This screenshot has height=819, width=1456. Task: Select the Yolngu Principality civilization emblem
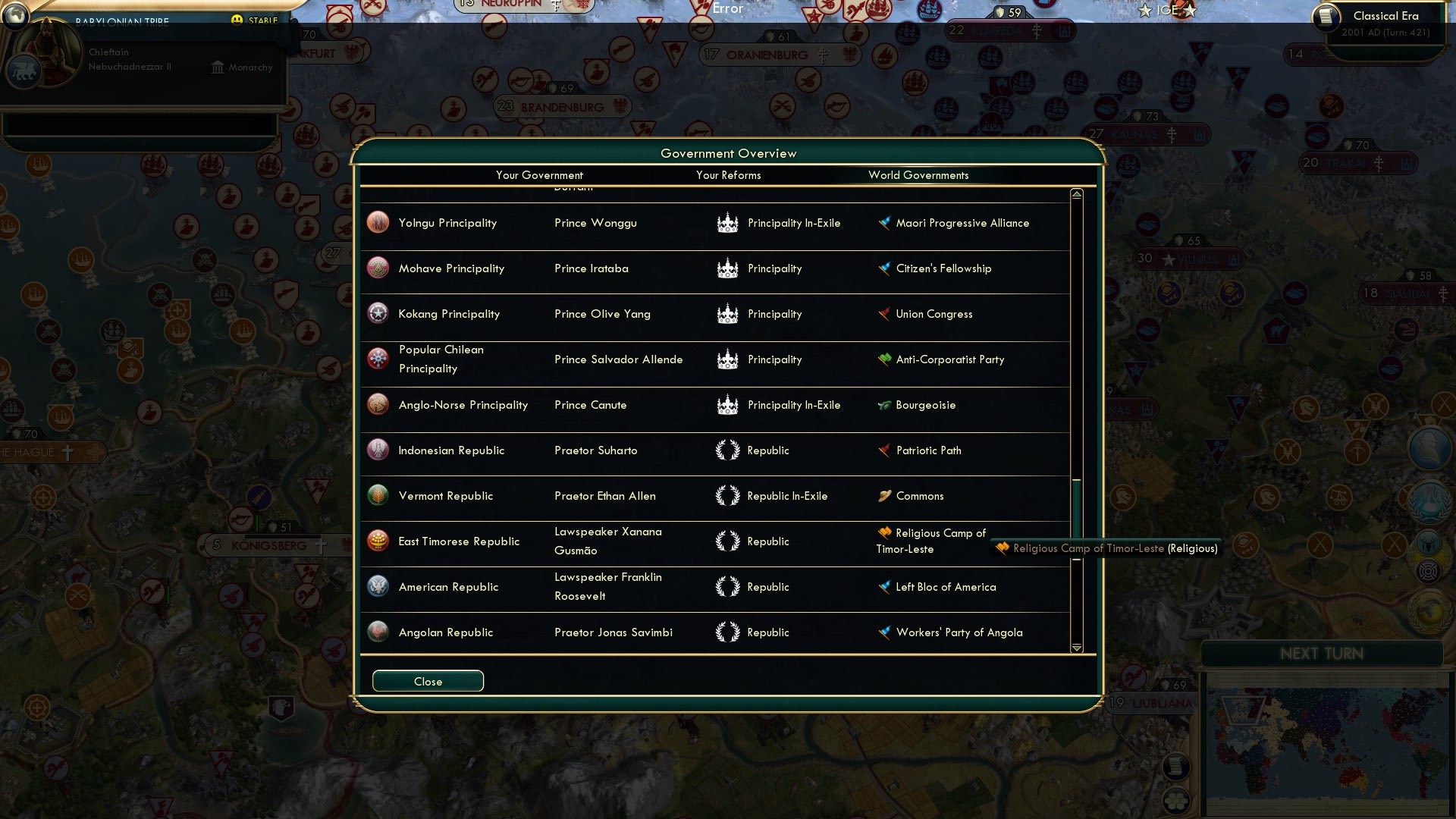click(x=378, y=222)
